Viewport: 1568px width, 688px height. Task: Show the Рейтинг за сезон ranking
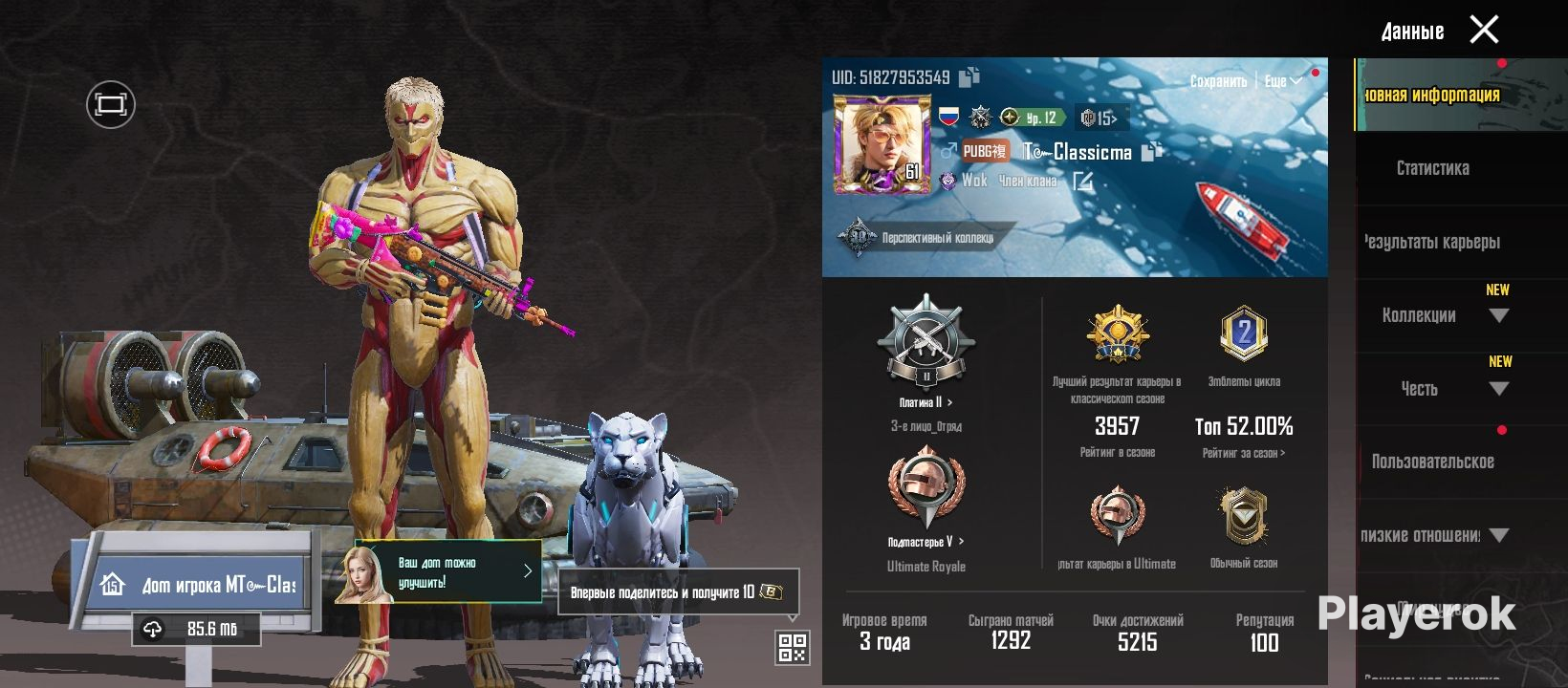click(x=1244, y=453)
